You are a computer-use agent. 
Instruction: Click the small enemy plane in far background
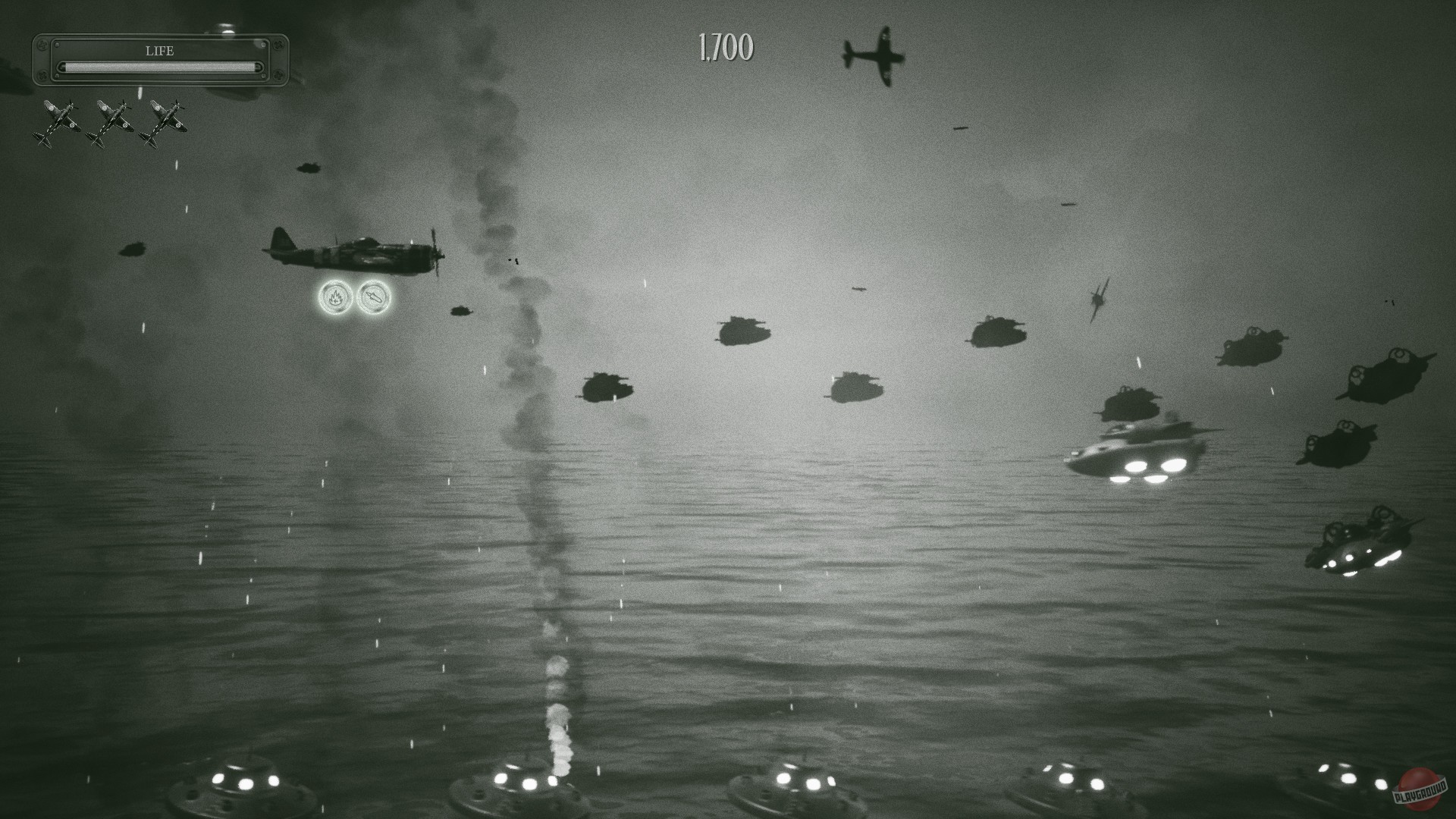pyautogui.click(x=858, y=290)
